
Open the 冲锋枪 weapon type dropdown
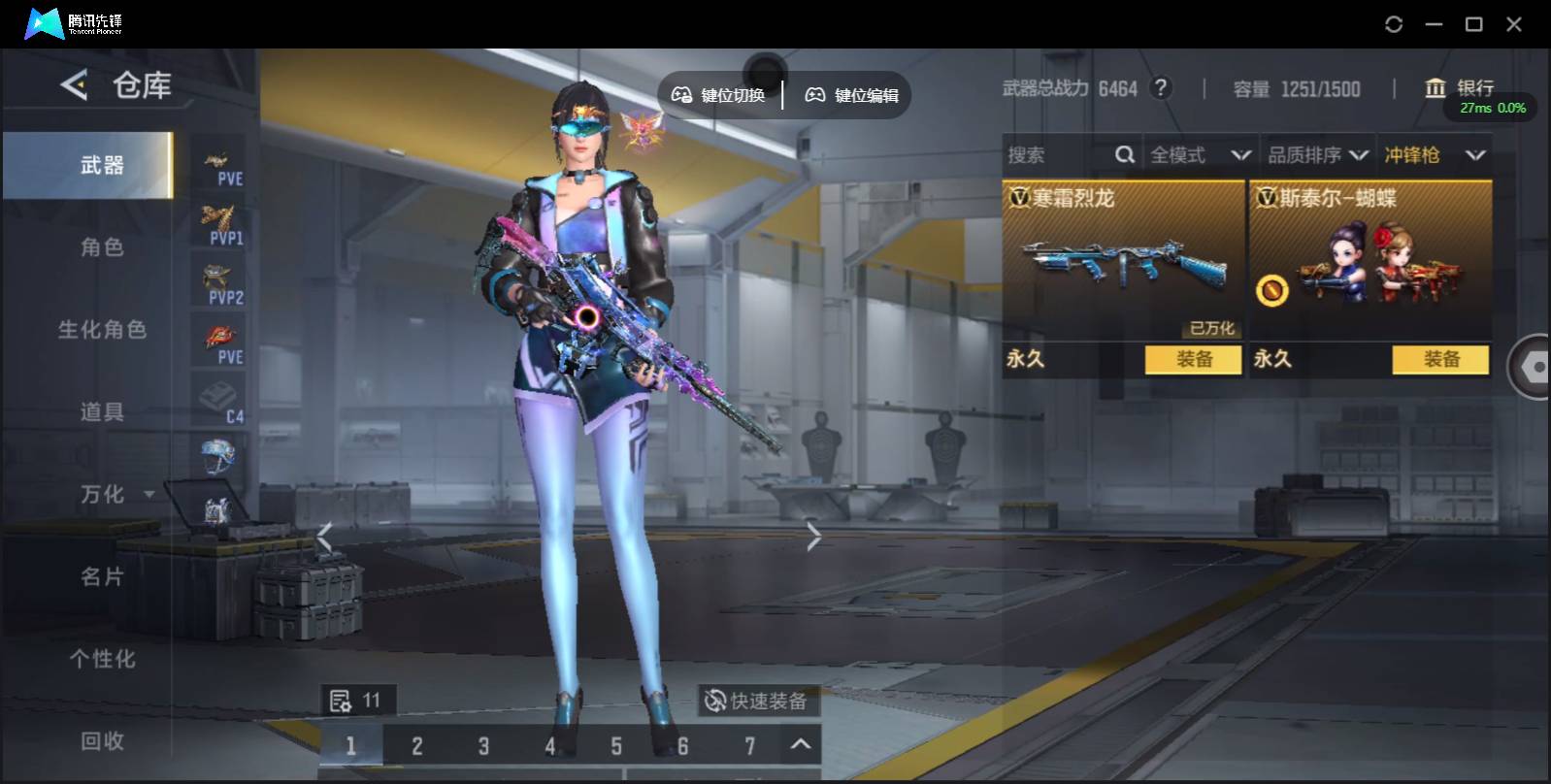coord(1435,155)
